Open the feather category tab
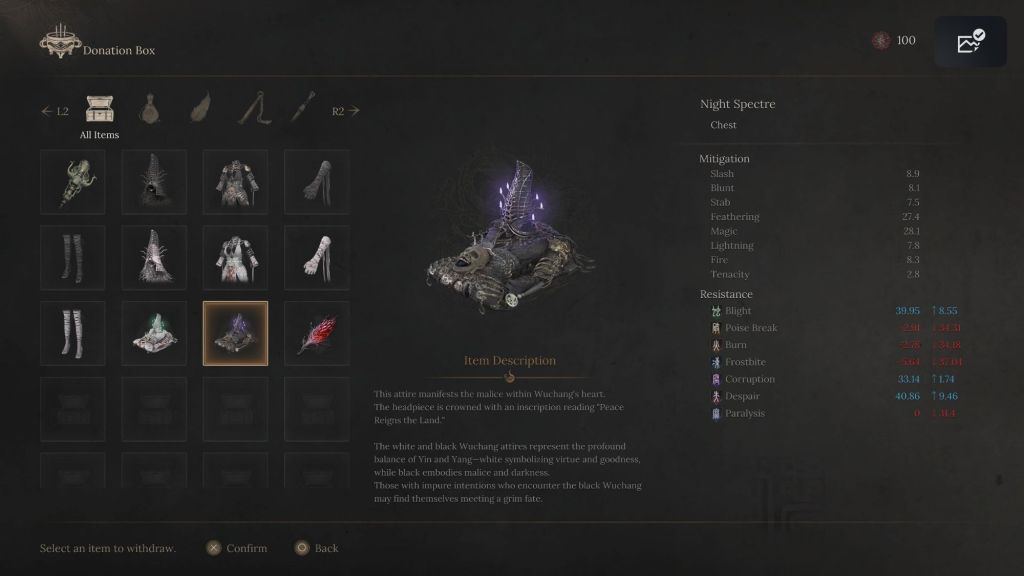The height and width of the screenshot is (576, 1024). click(202, 110)
